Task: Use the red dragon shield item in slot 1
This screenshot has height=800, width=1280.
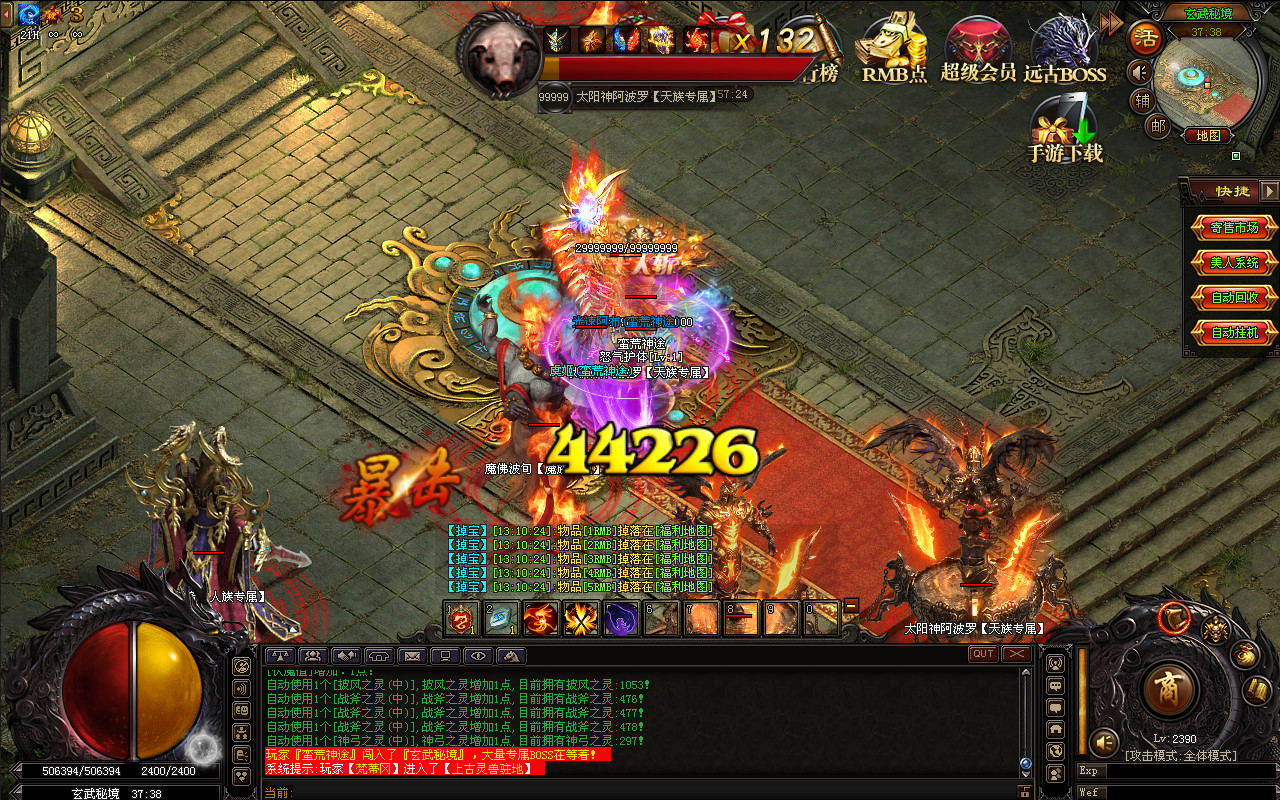Action: pos(461,619)
